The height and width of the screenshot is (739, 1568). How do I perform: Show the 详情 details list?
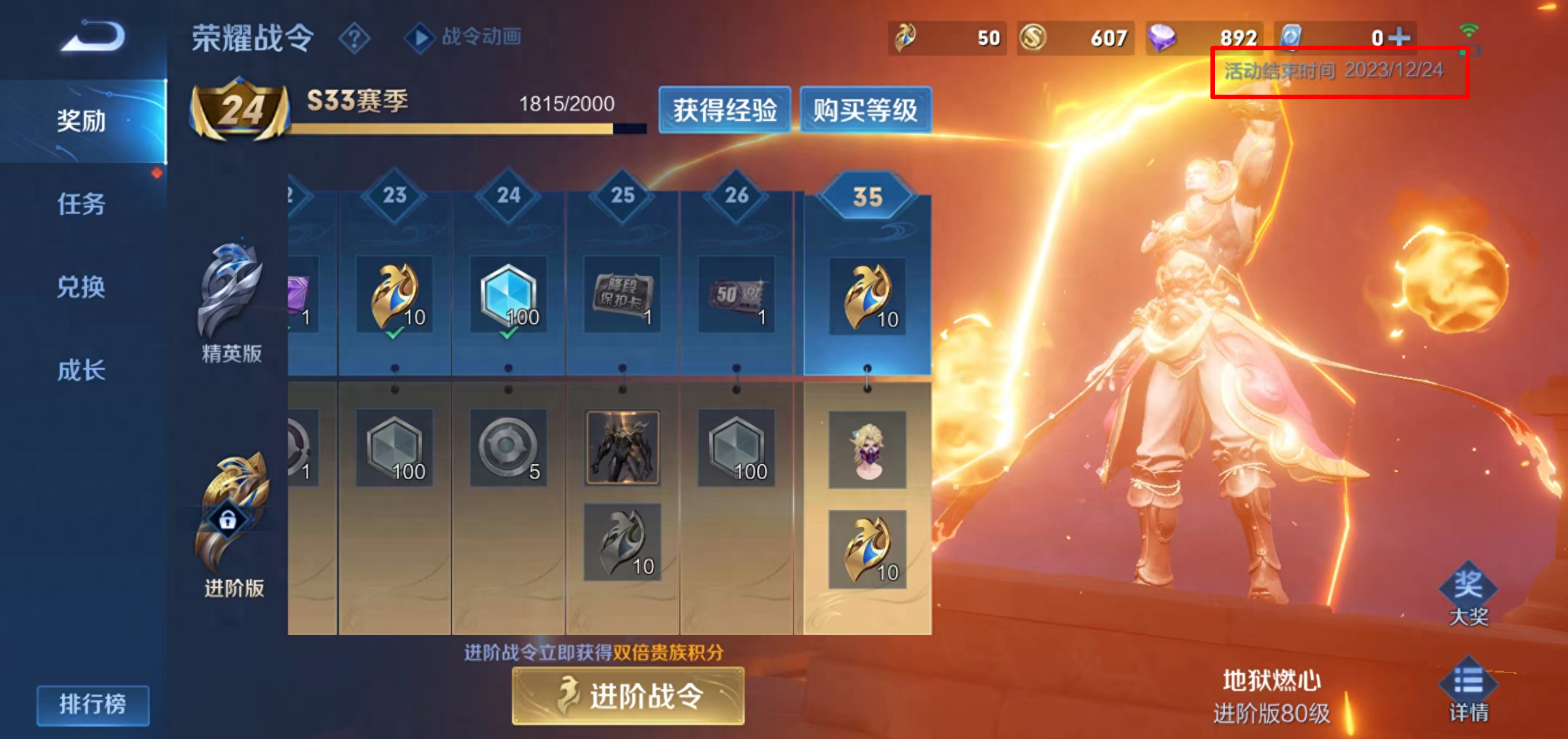(1468, 691)
